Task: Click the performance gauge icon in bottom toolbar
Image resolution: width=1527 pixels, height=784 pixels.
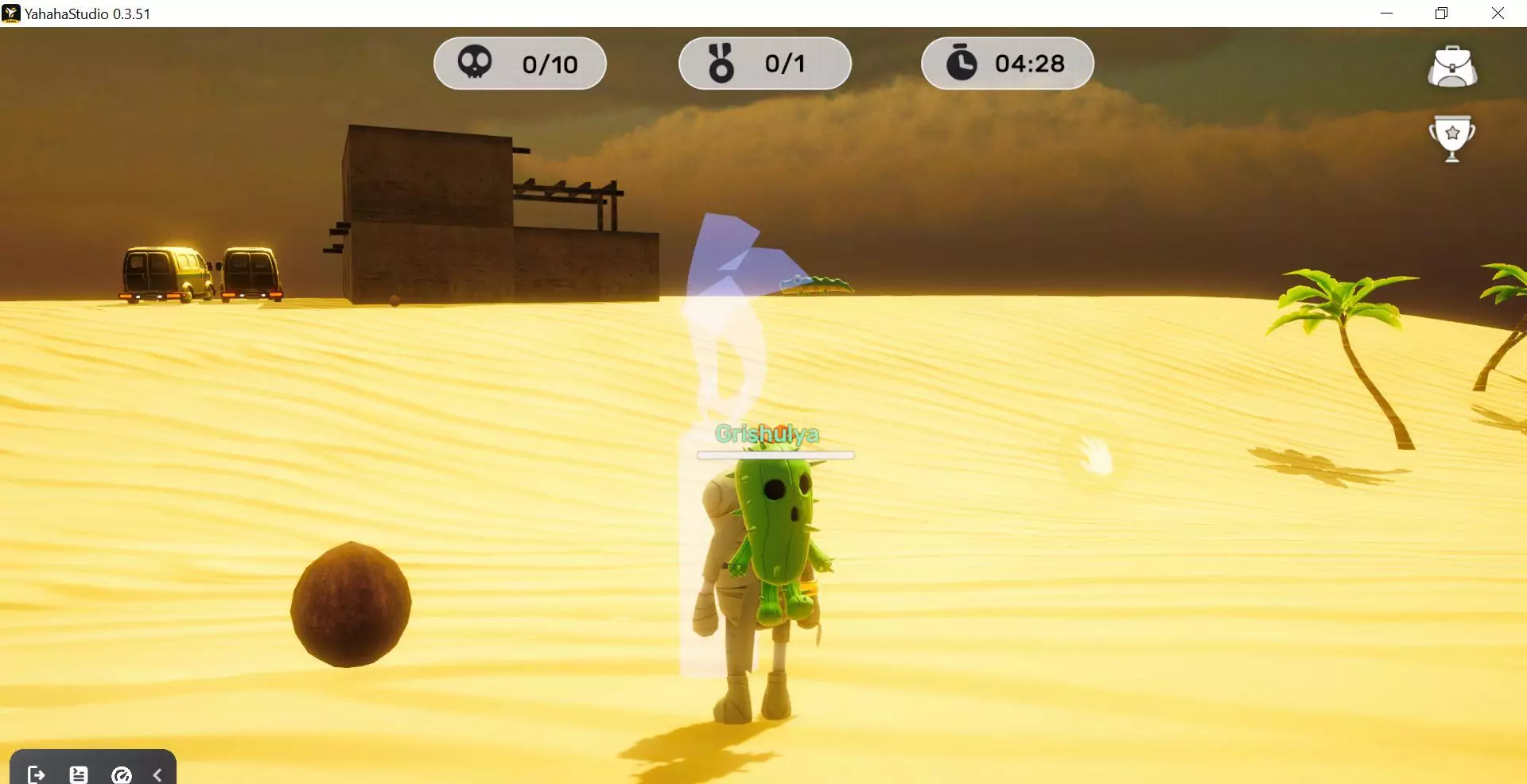Action: point(121,774)
